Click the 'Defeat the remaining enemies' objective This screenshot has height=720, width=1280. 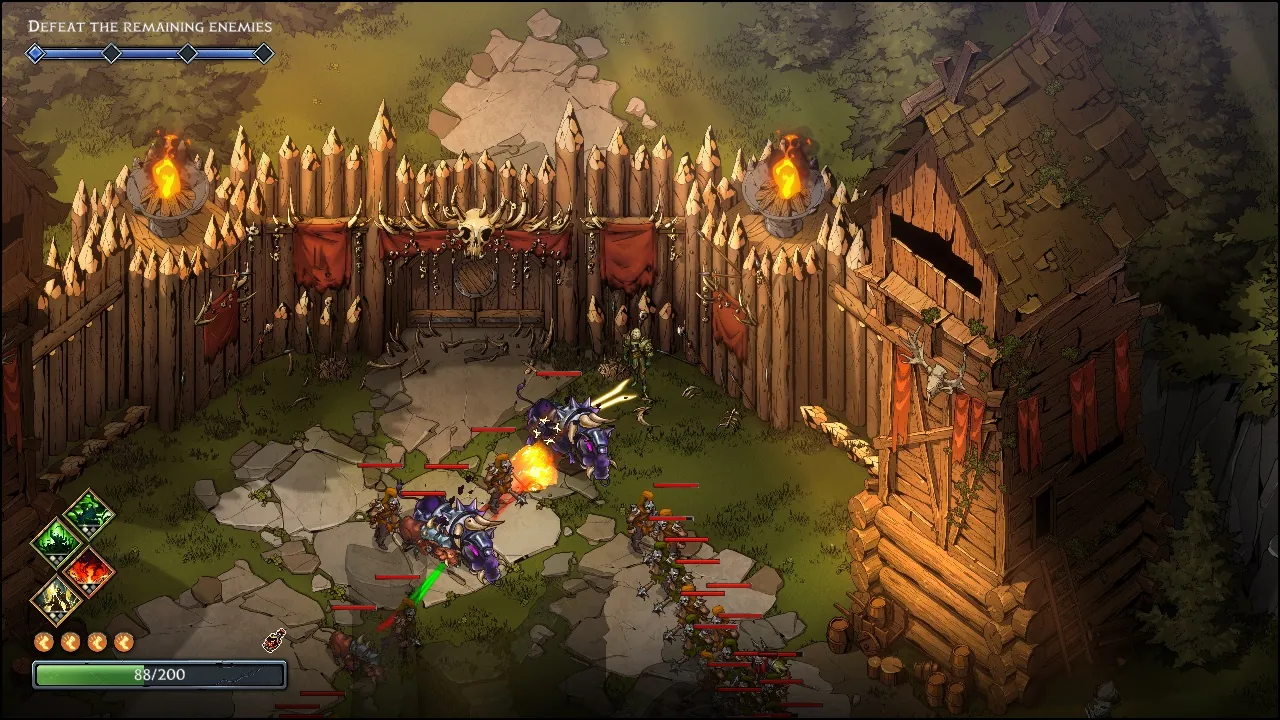pos(150,27)
